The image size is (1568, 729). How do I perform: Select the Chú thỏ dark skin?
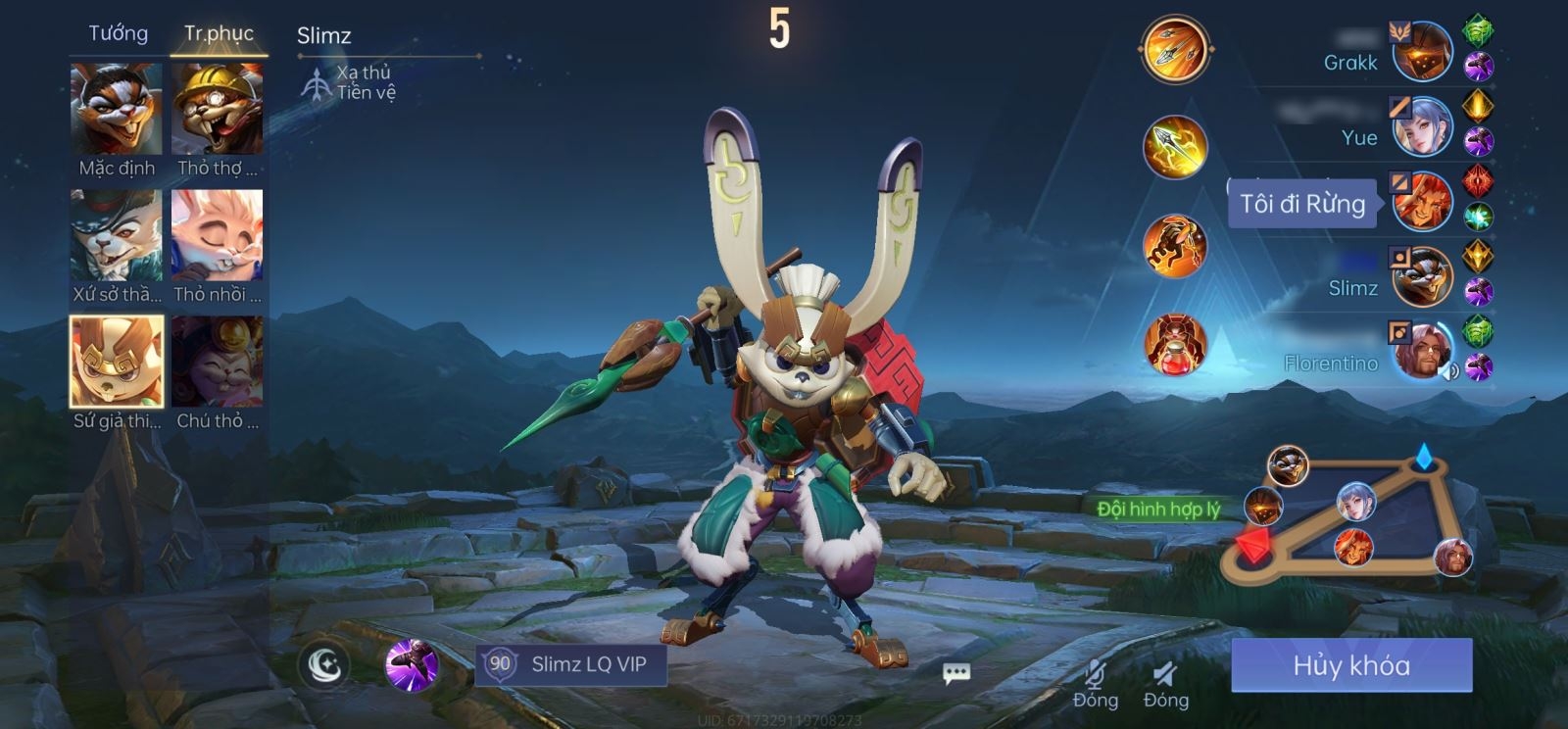coord(218,362)
